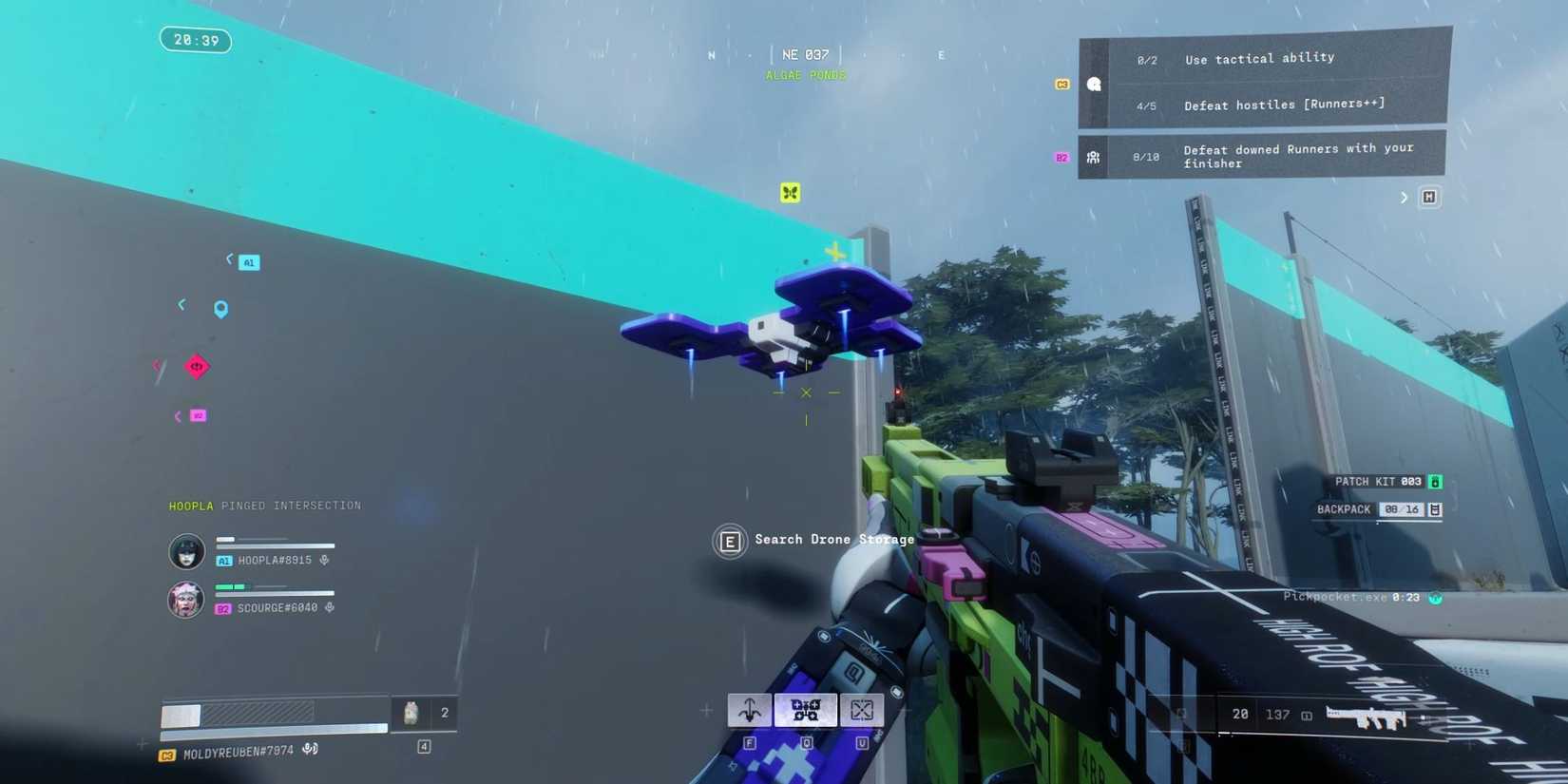Select the U crate gadget icon
This screenshot has width=1568, height=784.
pyautogui.click(x=862, y=710)
